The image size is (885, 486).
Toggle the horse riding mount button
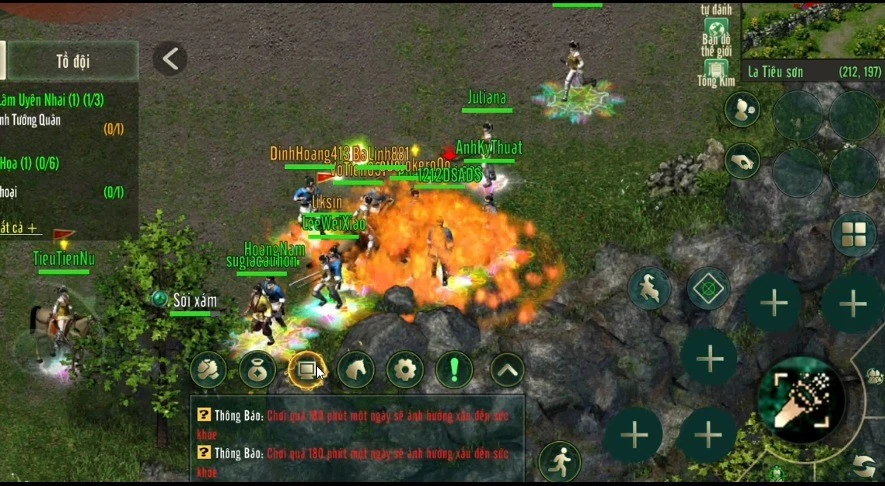point(650,289)
